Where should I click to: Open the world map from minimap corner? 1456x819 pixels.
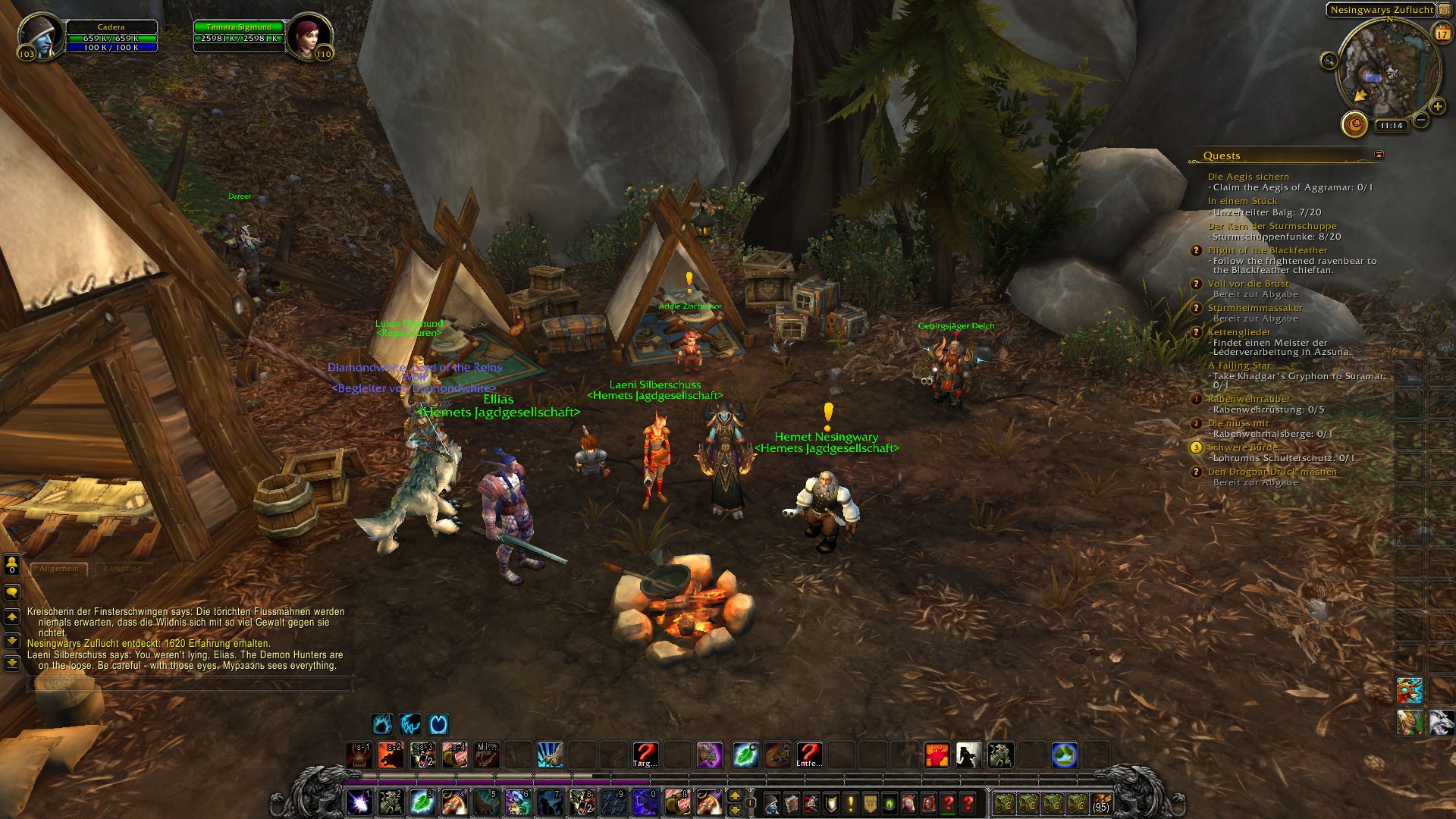1443,10
